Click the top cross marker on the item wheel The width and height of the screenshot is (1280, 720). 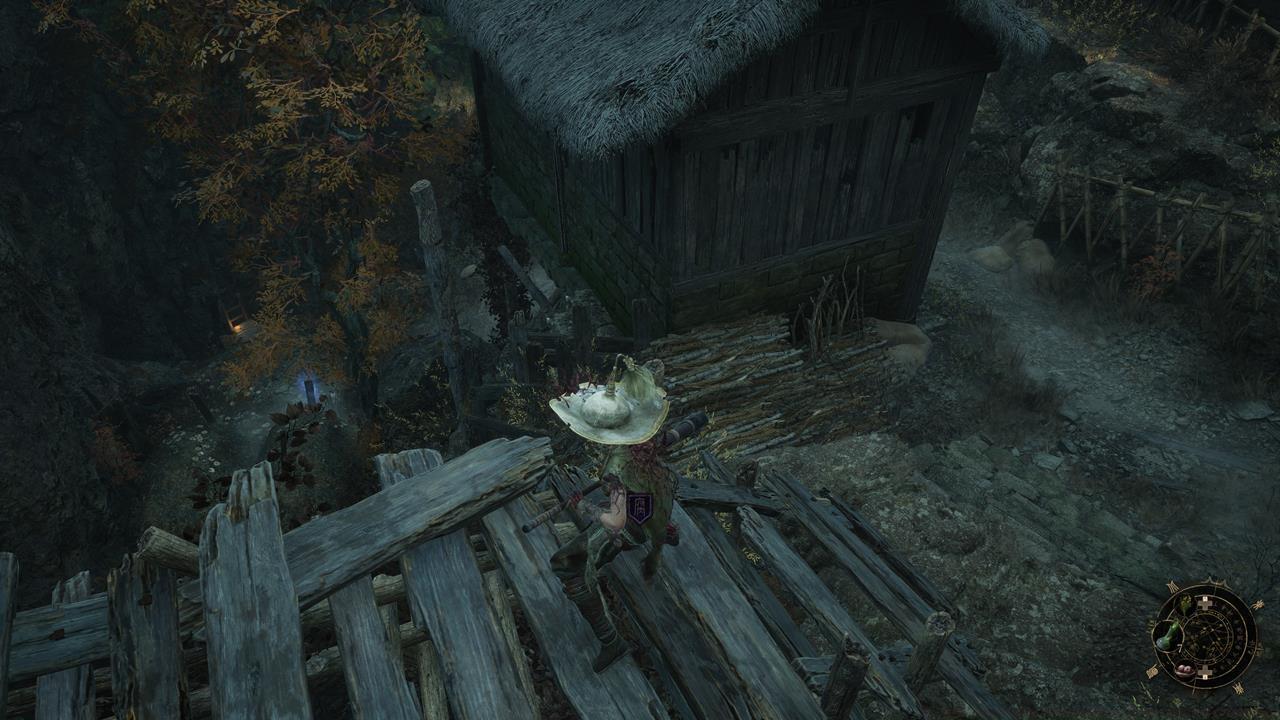pyautogui.click(x=1204, y=603)
